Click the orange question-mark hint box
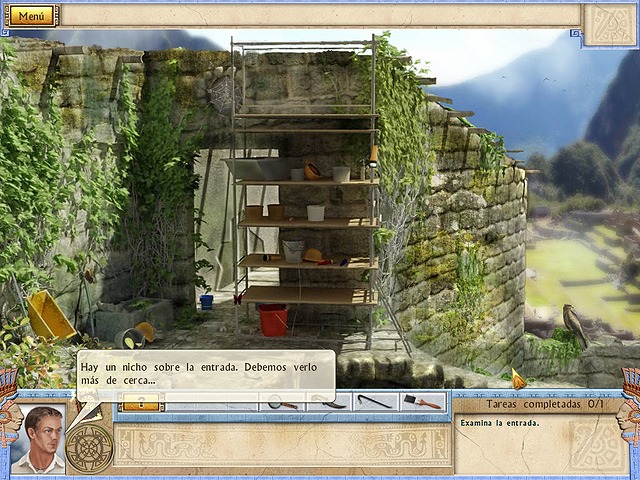Viewport: 640px width, 480px height. pos(140,402)
